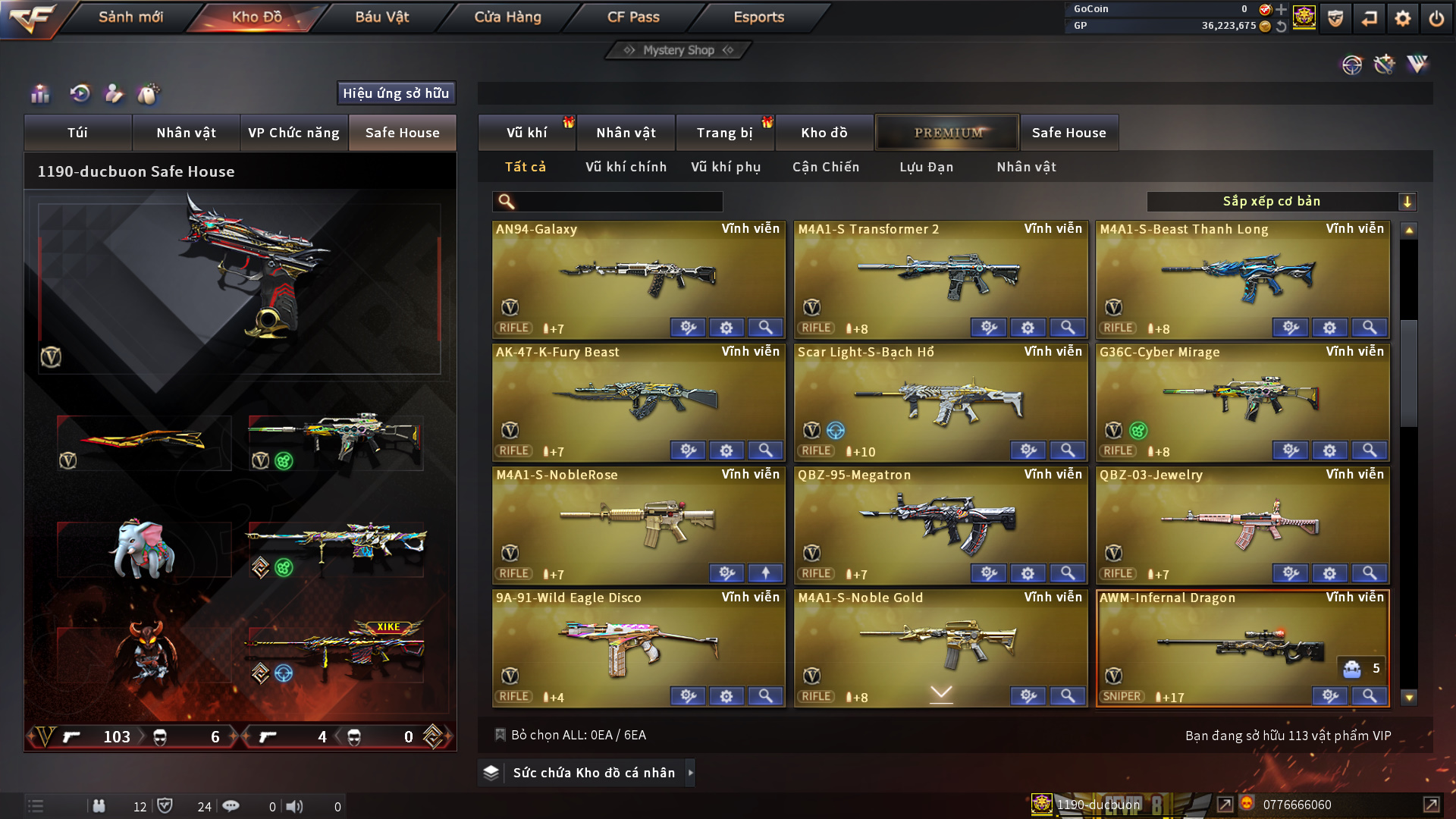This screenshot has width=1456, height=819.
Task: Go to the Cửa Hàng shop
Action: [507, 17]
